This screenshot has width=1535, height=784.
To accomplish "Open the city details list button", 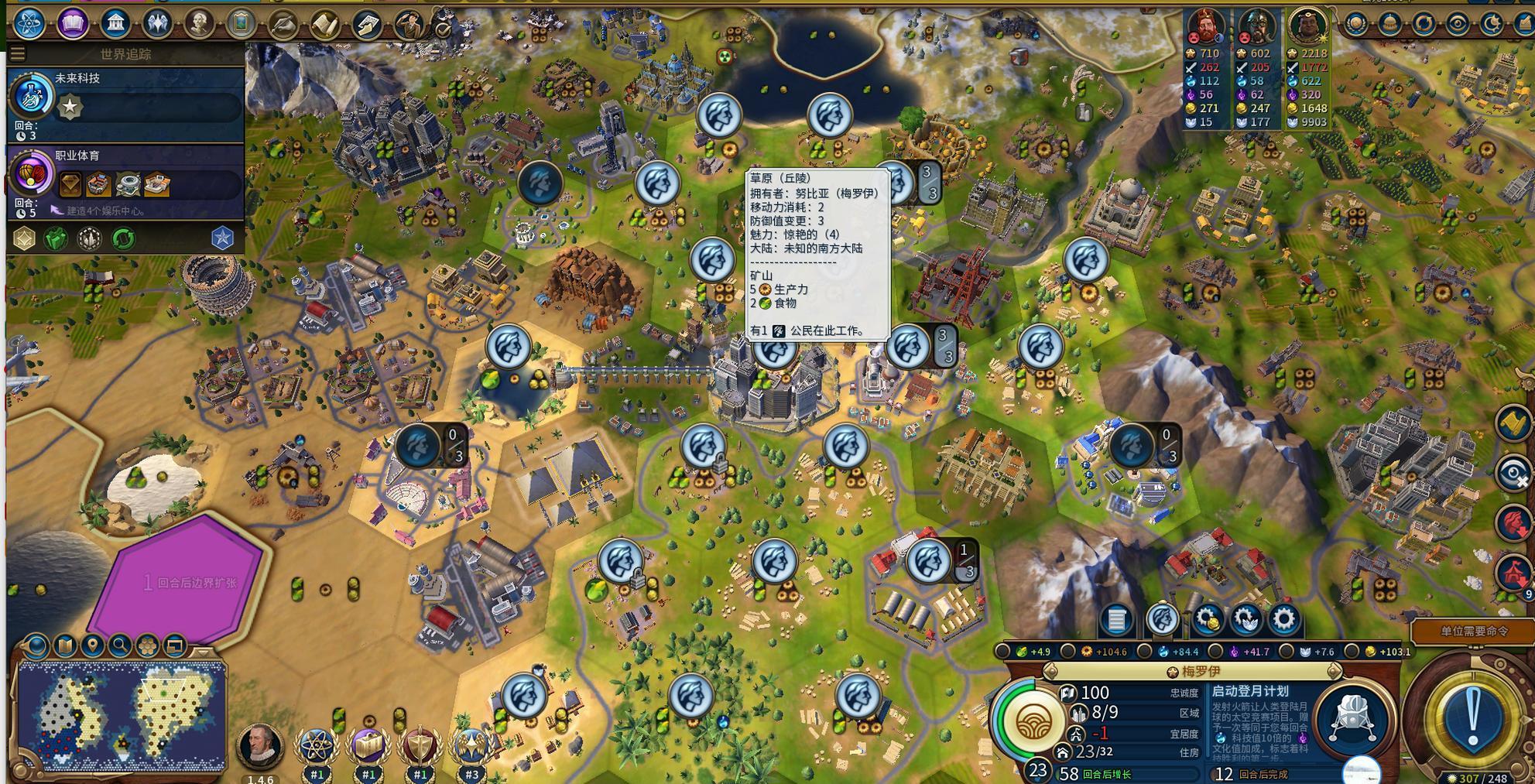I will [x=1116, y=619].
